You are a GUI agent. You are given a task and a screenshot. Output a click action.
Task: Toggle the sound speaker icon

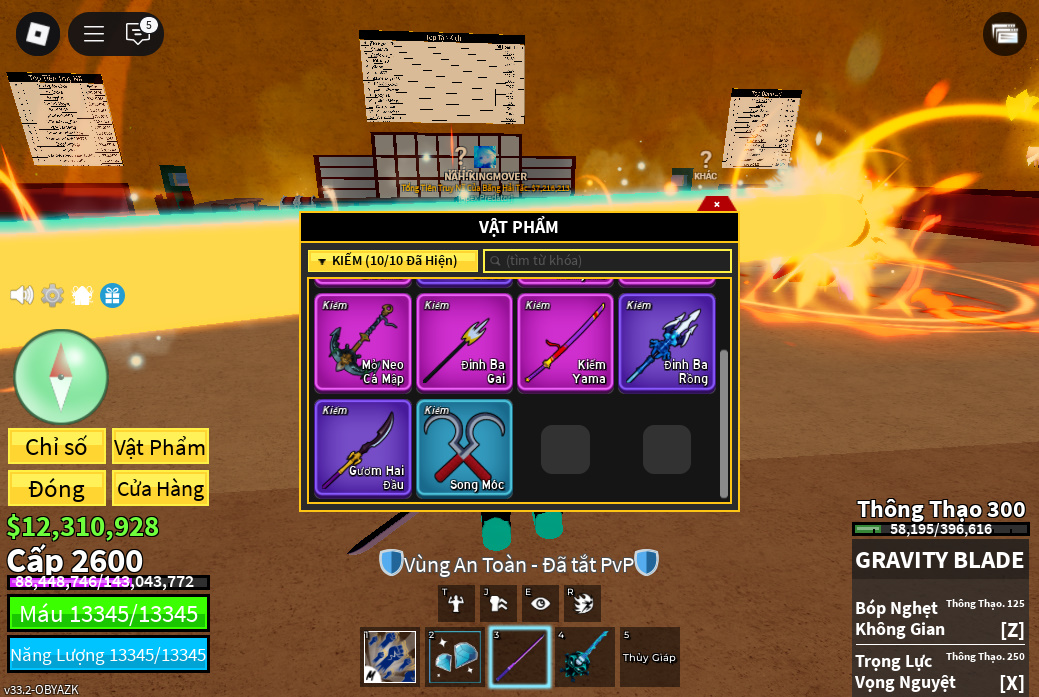21,295
